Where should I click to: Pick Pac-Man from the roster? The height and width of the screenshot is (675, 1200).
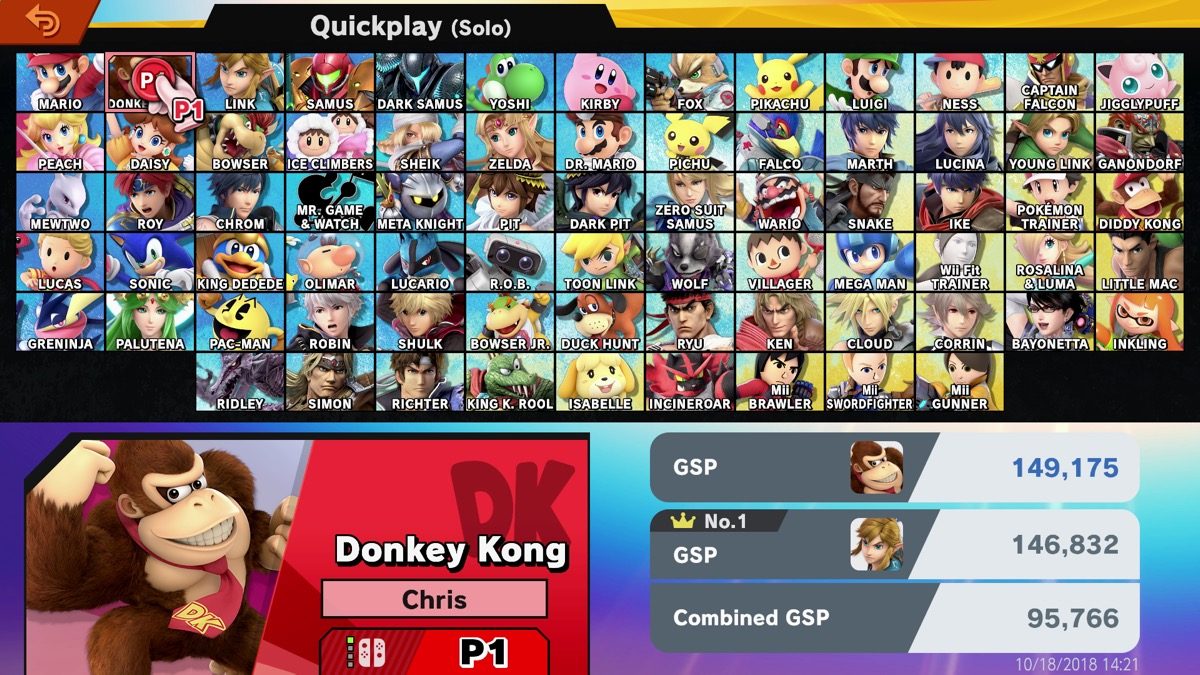[240, 322]
